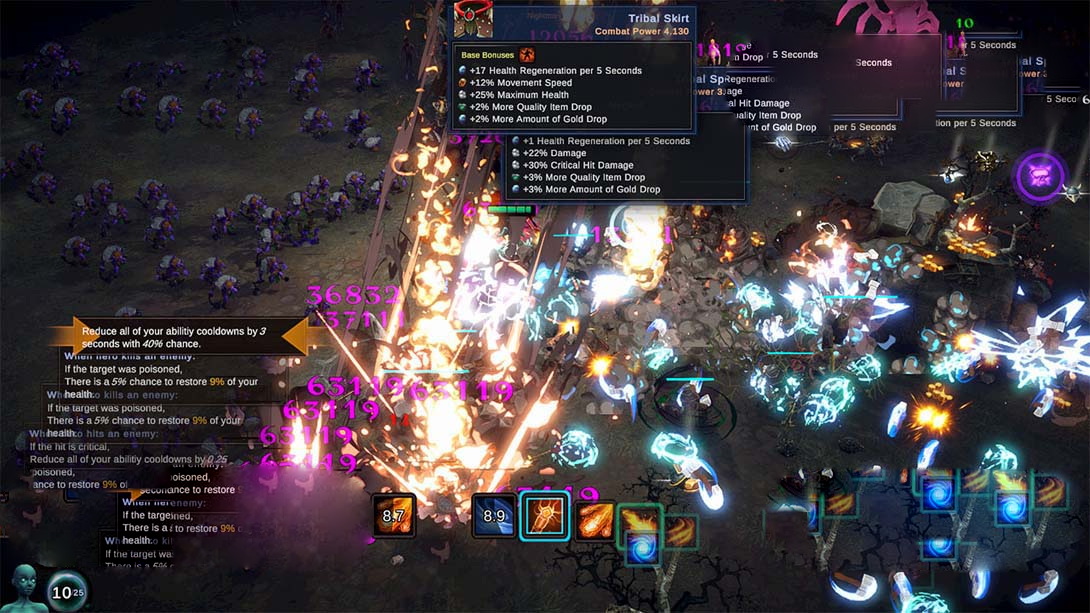Activate the blue ability showing 8.9 cooldown
The height and width of the screenshot is (613, 1090).
(x=494, y=516)
